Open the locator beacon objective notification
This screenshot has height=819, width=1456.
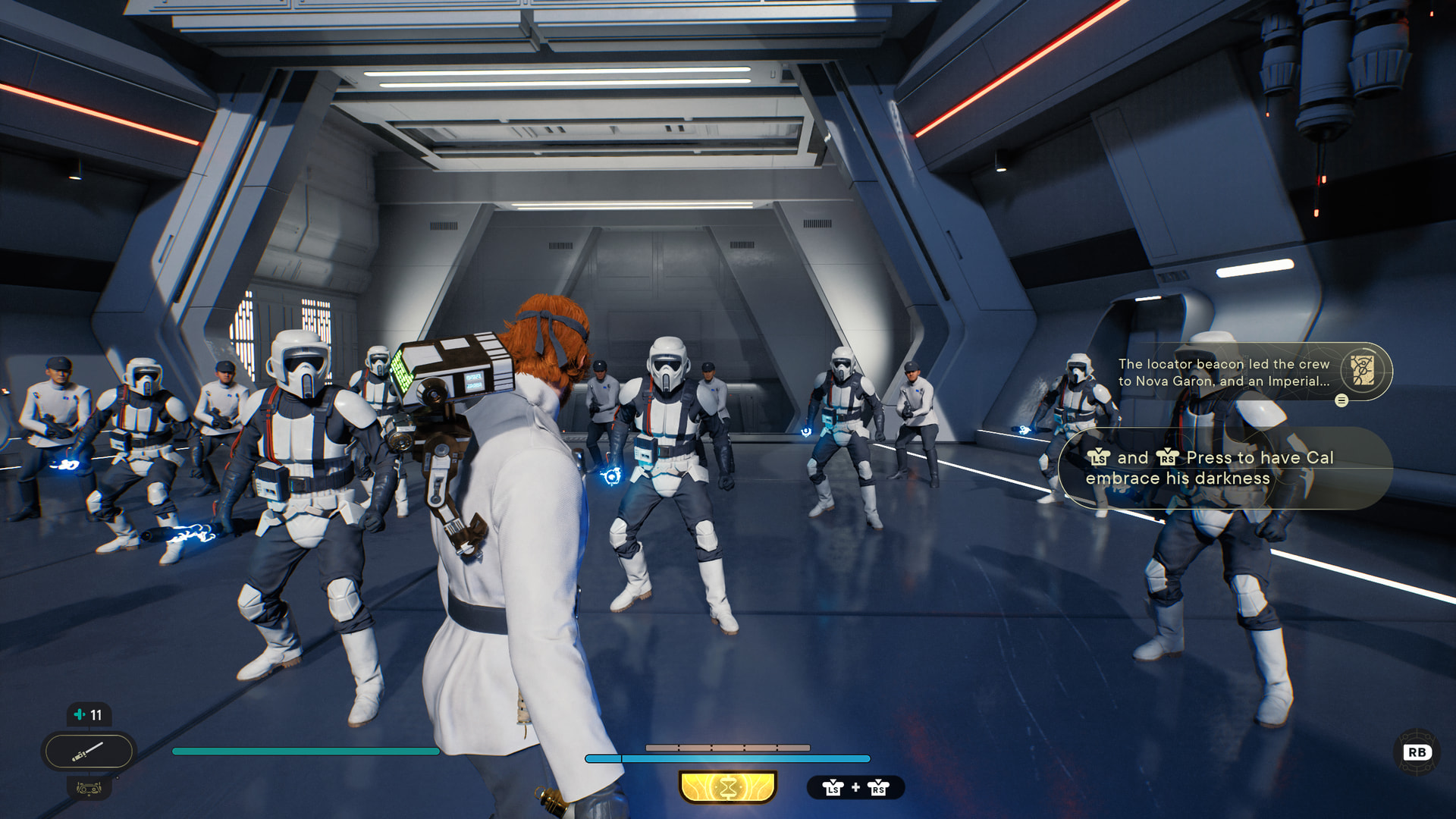coord(1223,372)
